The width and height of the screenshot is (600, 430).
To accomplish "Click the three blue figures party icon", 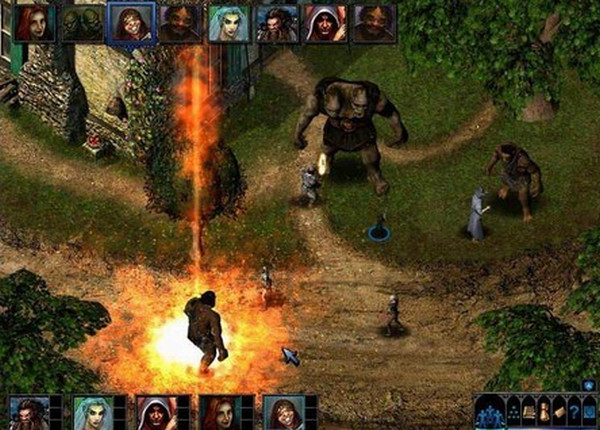I will click(490, 412).
